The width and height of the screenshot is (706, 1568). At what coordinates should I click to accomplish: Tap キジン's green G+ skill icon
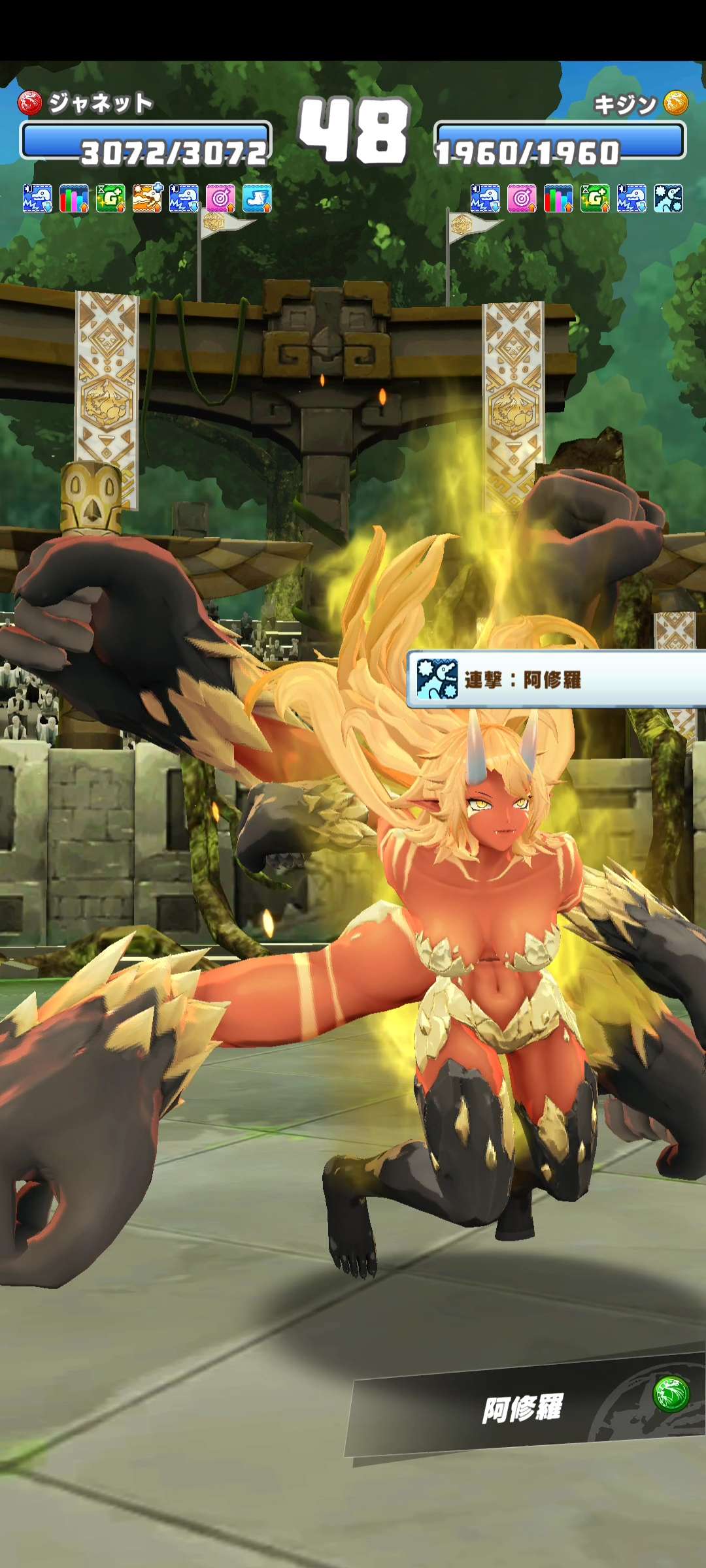[595, 199]
